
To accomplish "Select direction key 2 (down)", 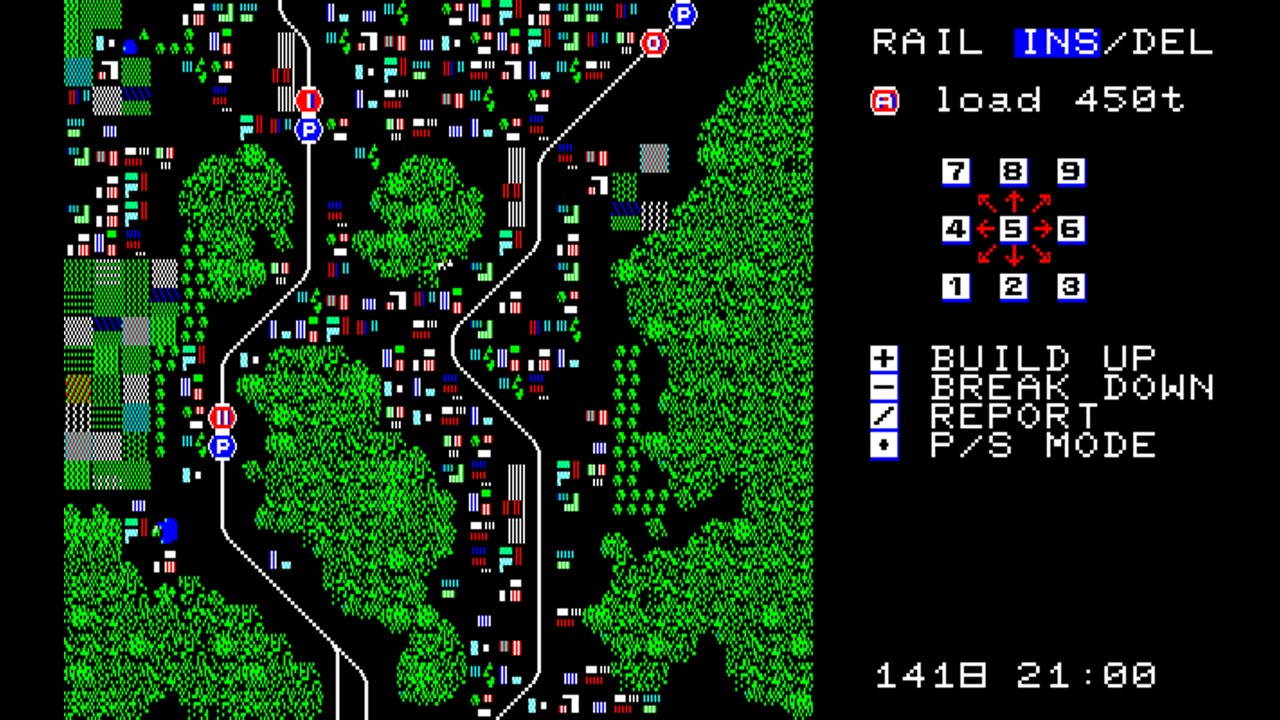I will point(1013,287).
